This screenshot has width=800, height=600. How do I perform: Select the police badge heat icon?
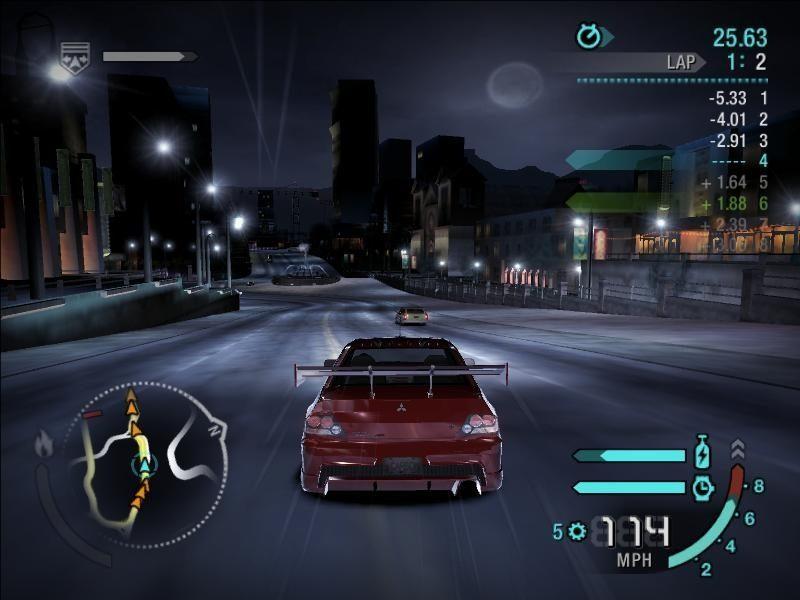click(x=73, y=56)
